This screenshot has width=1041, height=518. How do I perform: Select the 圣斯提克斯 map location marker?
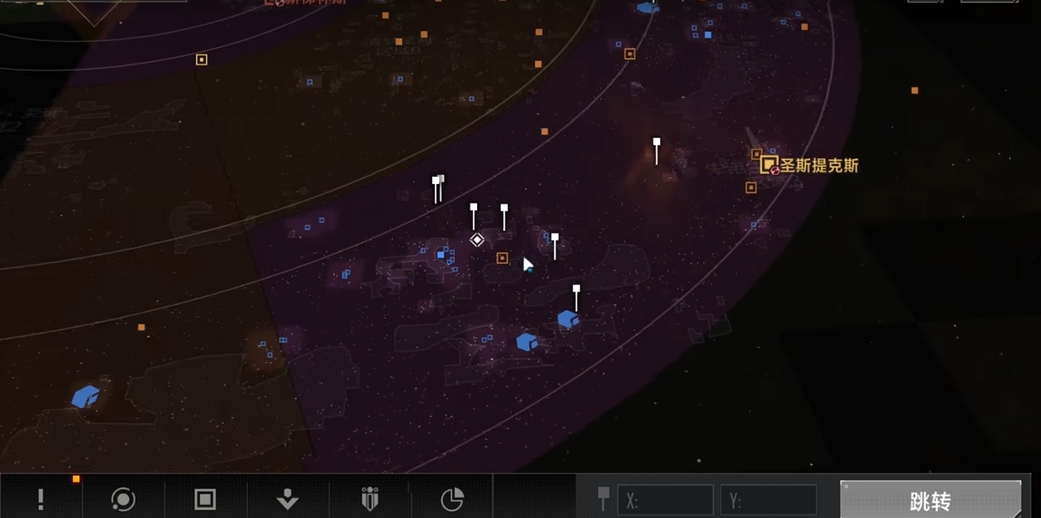[769, 165]
